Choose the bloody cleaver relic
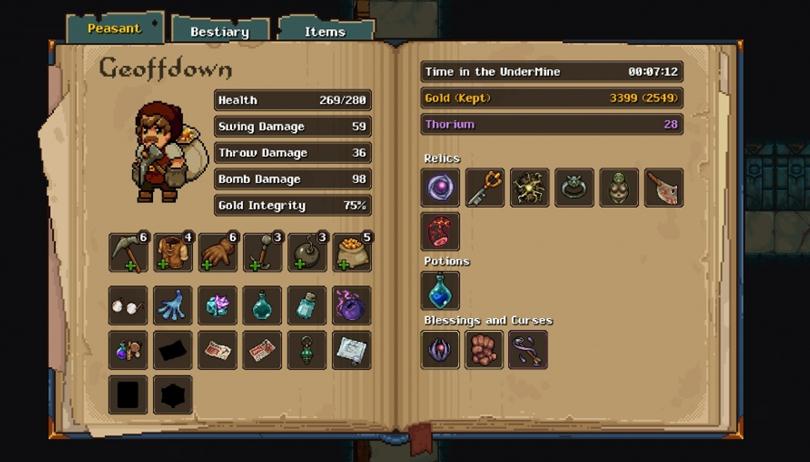 click(664, 188)
